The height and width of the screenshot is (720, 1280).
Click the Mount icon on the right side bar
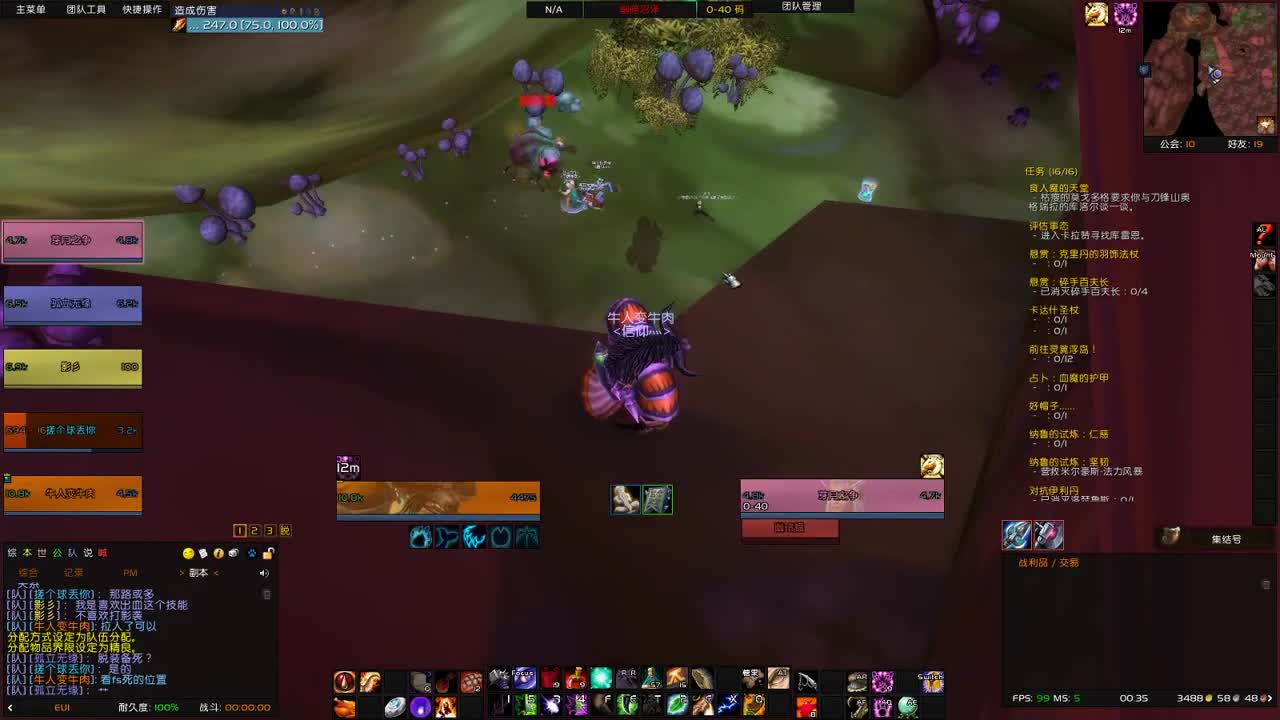click(1263, 262)
